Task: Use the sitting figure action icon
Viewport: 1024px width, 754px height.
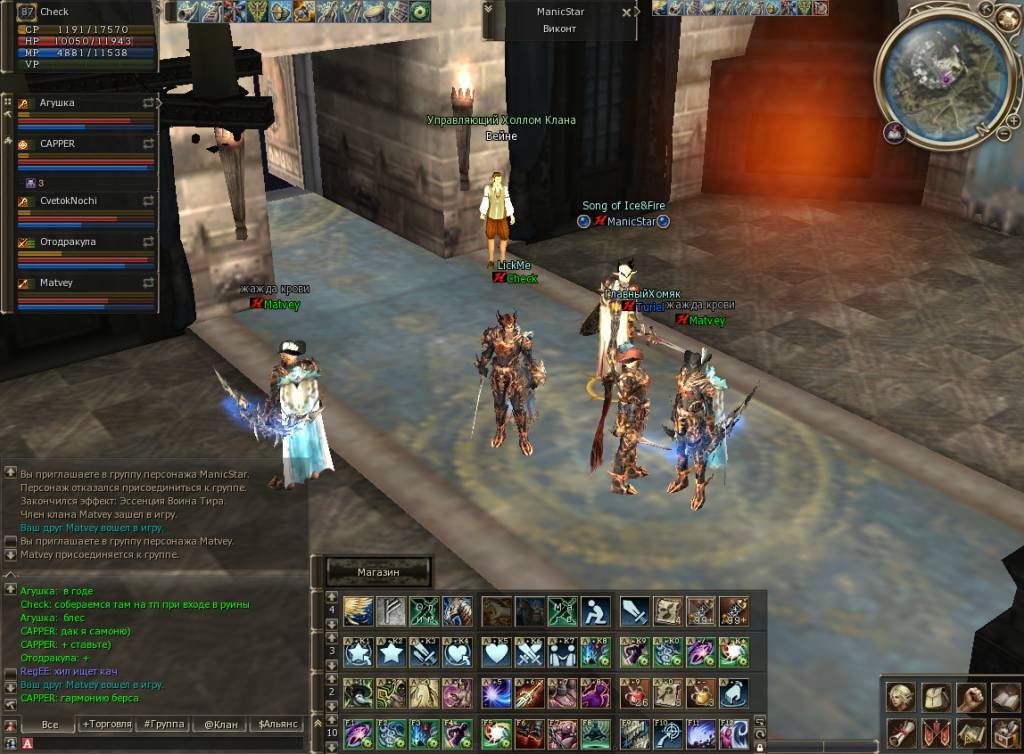Action: (596, 610)
